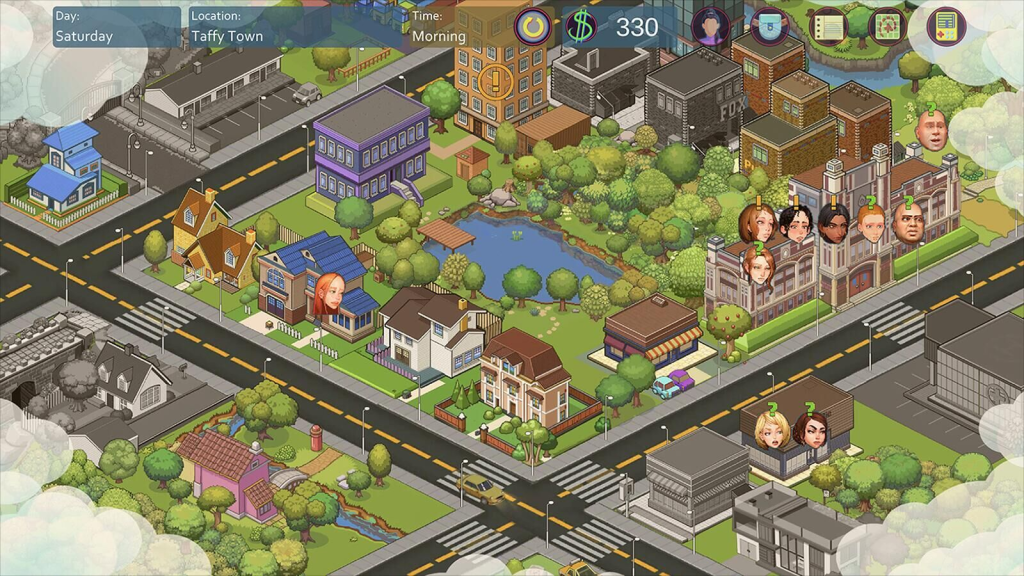Choose the bald man's face beside the clouds
The image size is (1024, 576).
[931, 130]
